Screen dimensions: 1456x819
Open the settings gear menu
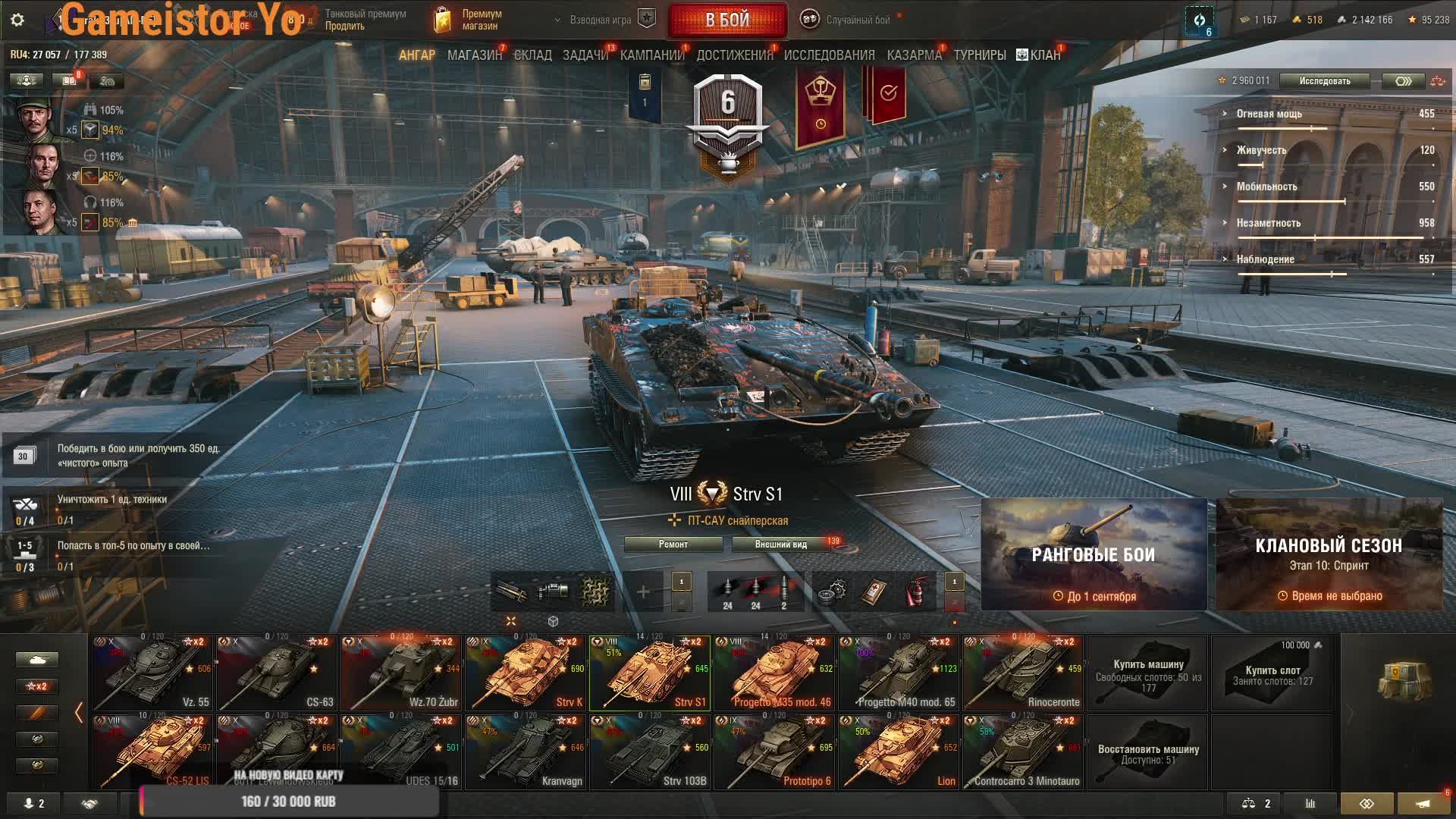coord(17,20)
